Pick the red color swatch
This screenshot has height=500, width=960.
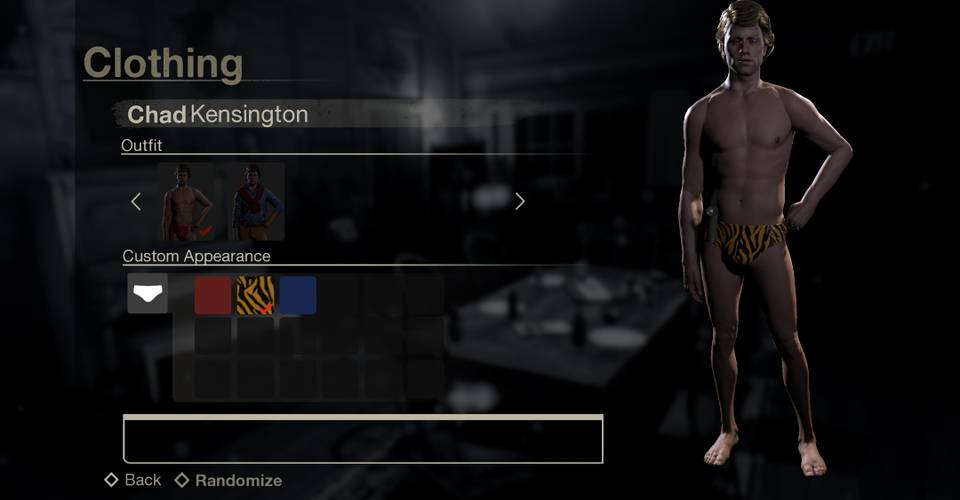213,295
